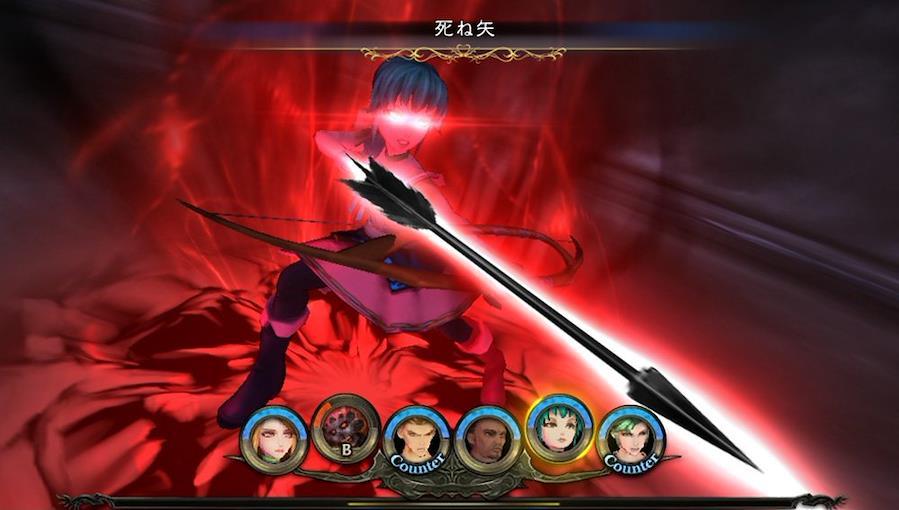The width and height of the screenshot is (899, 510).
Task: Select the green-haired portrait labeled Counter
Action: [631, 439]
